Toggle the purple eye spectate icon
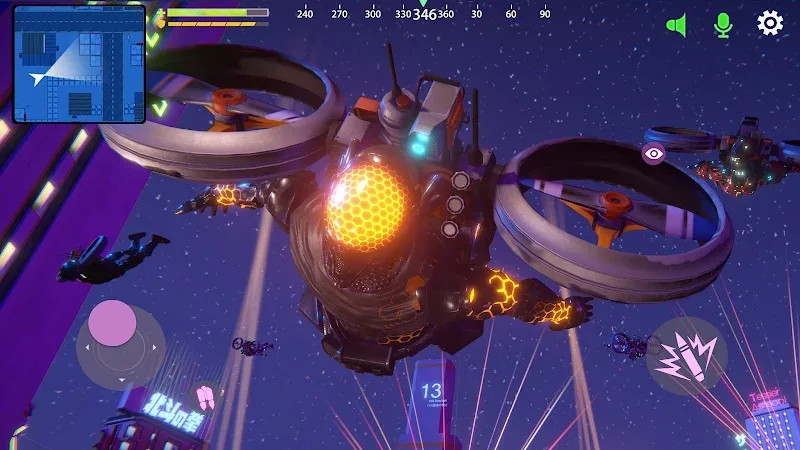800x450 pixels. click(653, 153)
